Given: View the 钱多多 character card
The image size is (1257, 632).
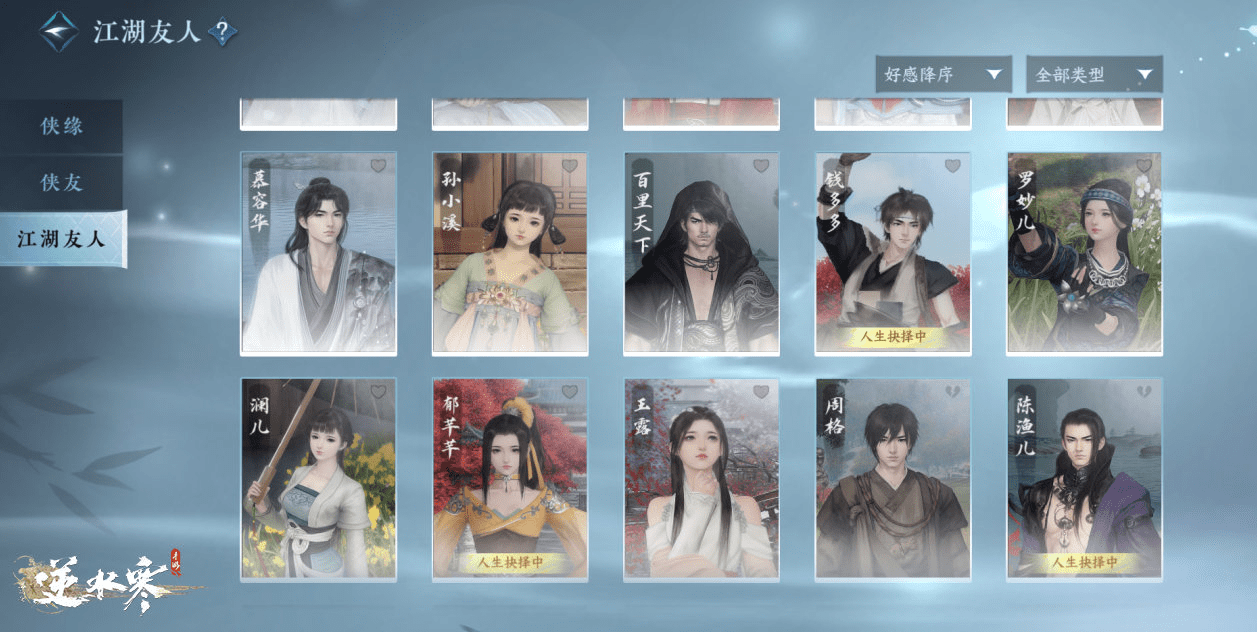Looking at the screenshot, I should 893,254.
